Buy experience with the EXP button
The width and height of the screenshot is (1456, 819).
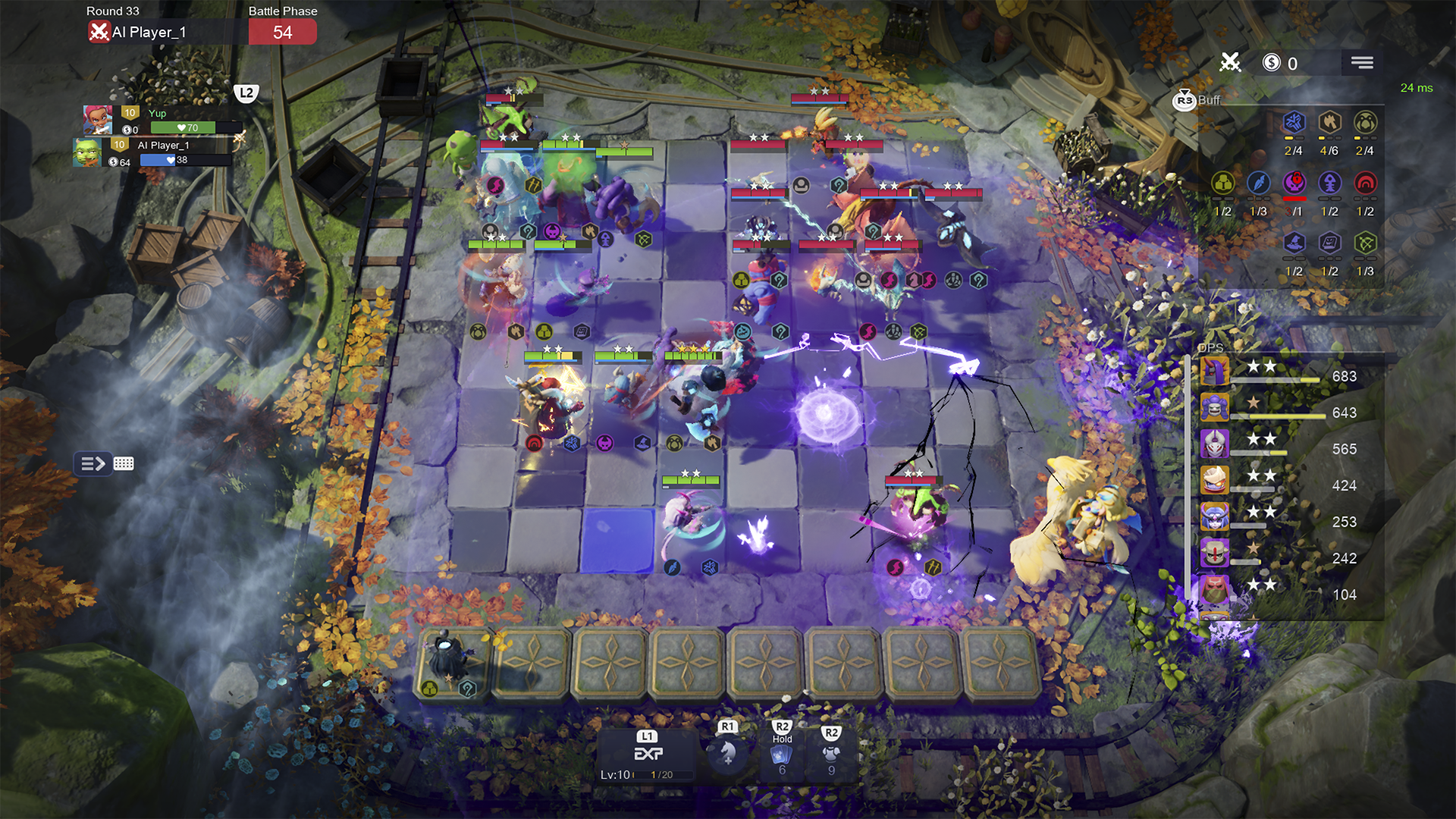tap(648, 753)
